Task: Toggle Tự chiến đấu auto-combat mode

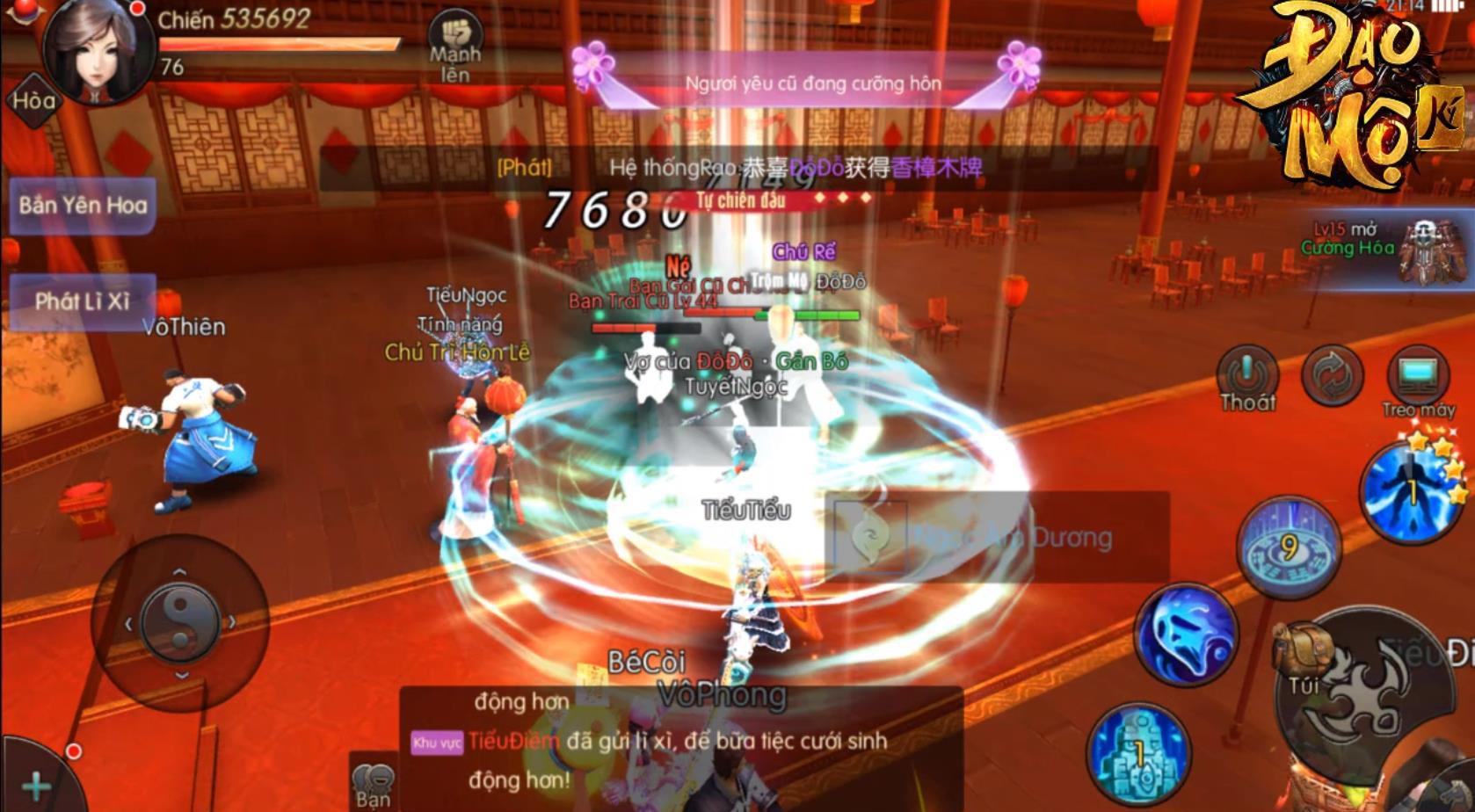Action: [x=743, y=199]
